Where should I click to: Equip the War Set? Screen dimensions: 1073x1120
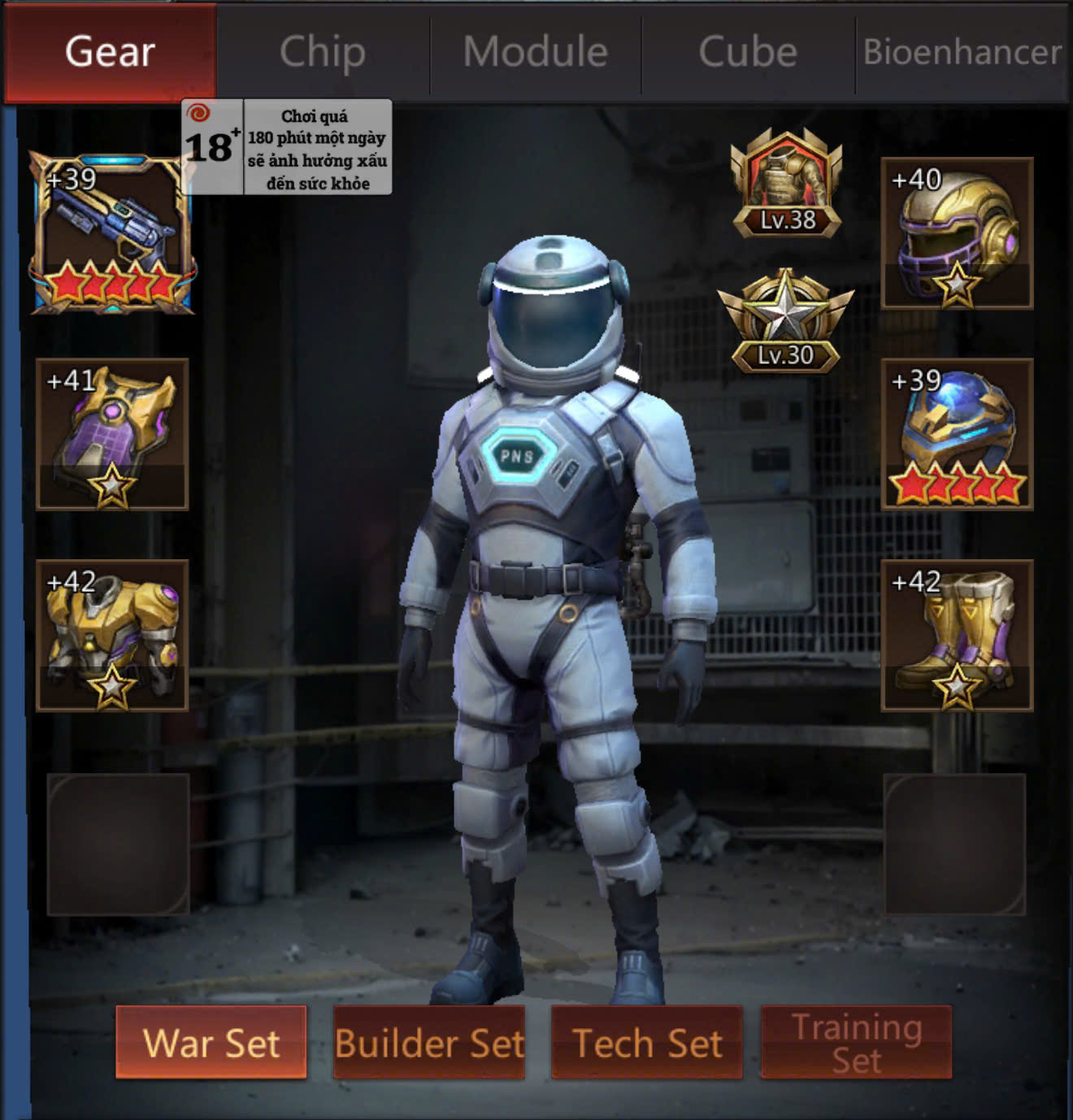(211, 1042)
